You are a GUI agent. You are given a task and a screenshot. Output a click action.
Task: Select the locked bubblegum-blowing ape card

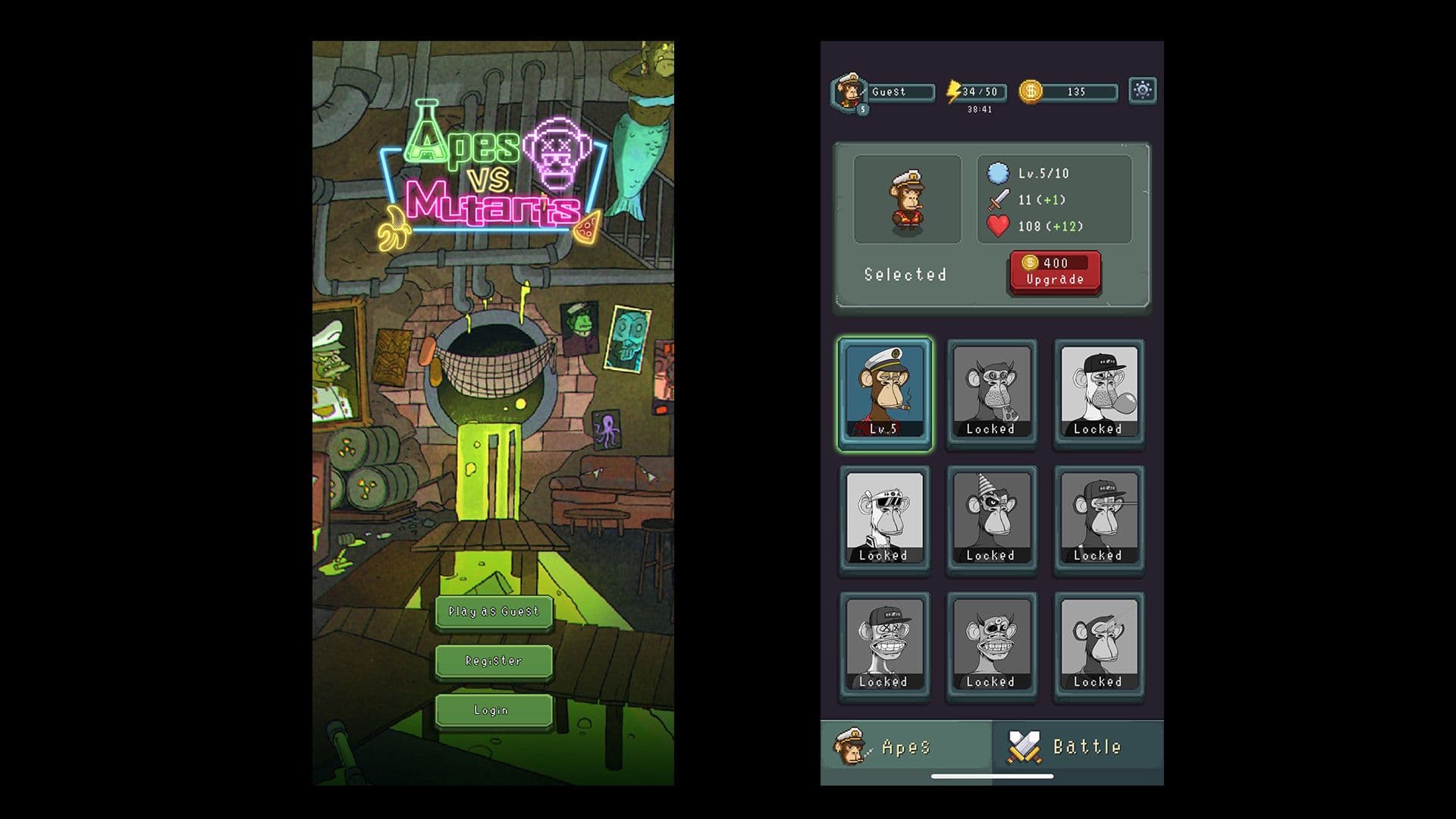click(1099, 394)
